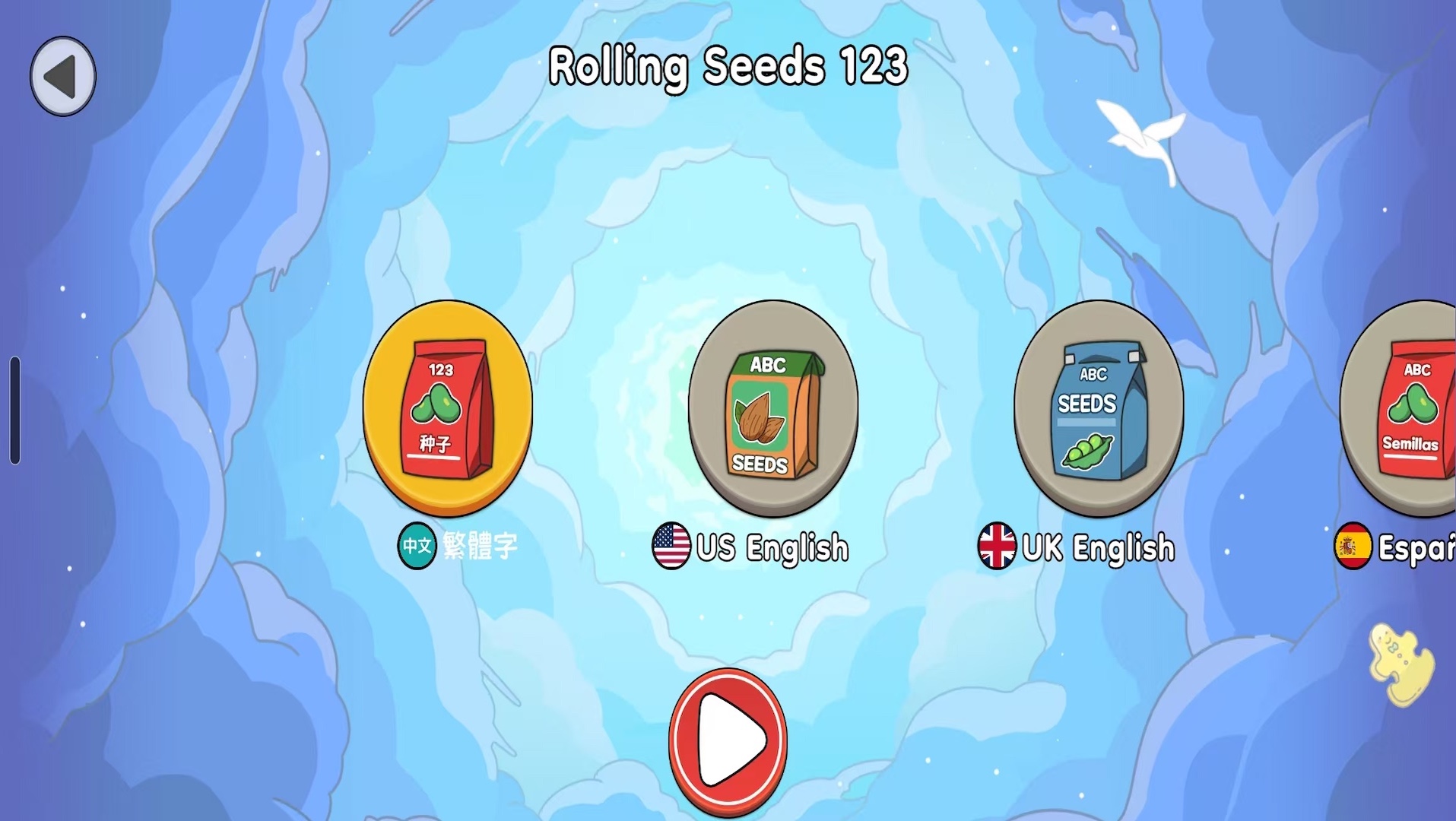Click the blue ABC SEEDS bag icon
Image resolution: width=1456 pixels, height=821 pixels.
click(1099, 409)
